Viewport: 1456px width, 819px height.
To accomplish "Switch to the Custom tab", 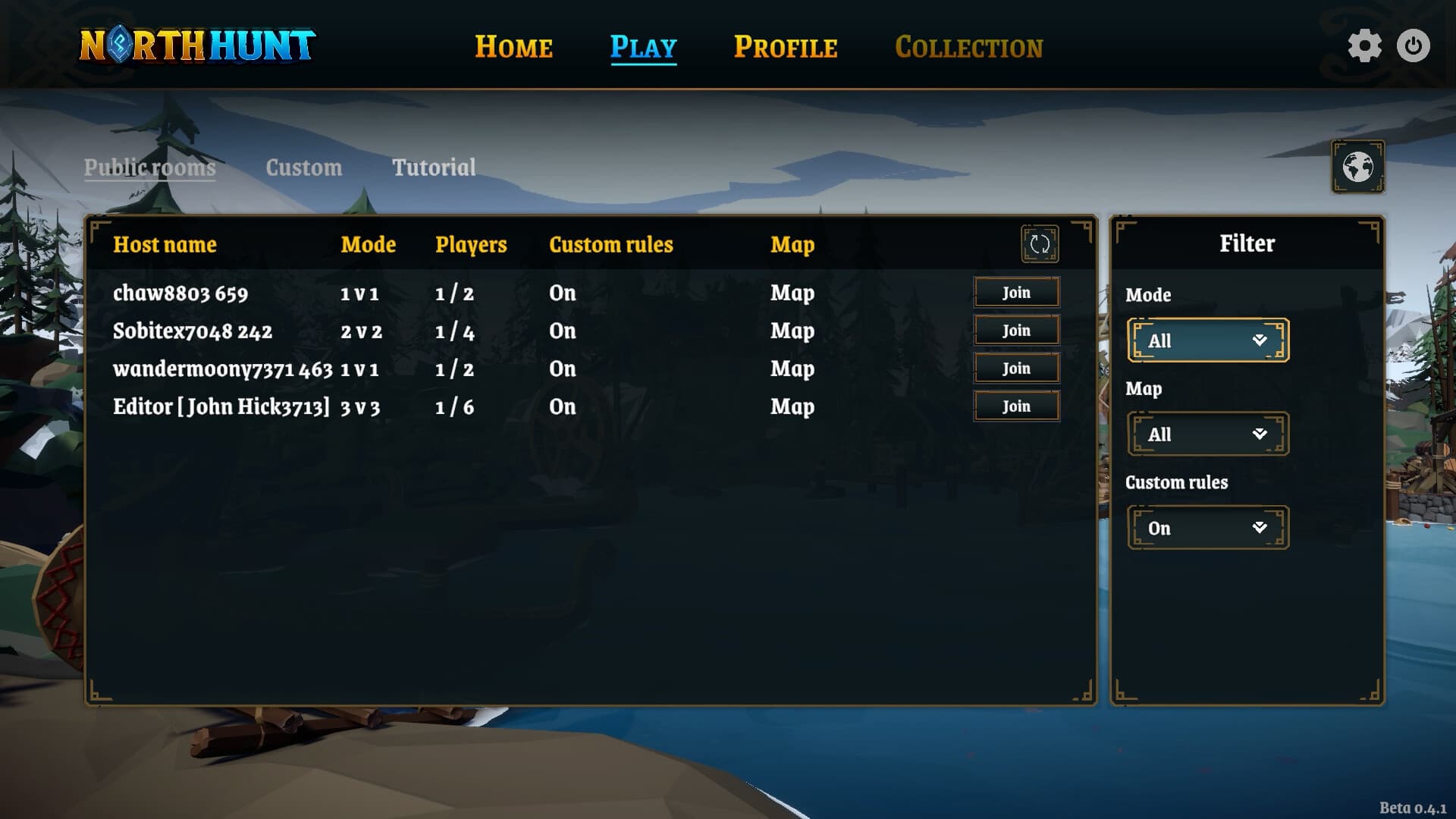I will (x=304, y=168).
